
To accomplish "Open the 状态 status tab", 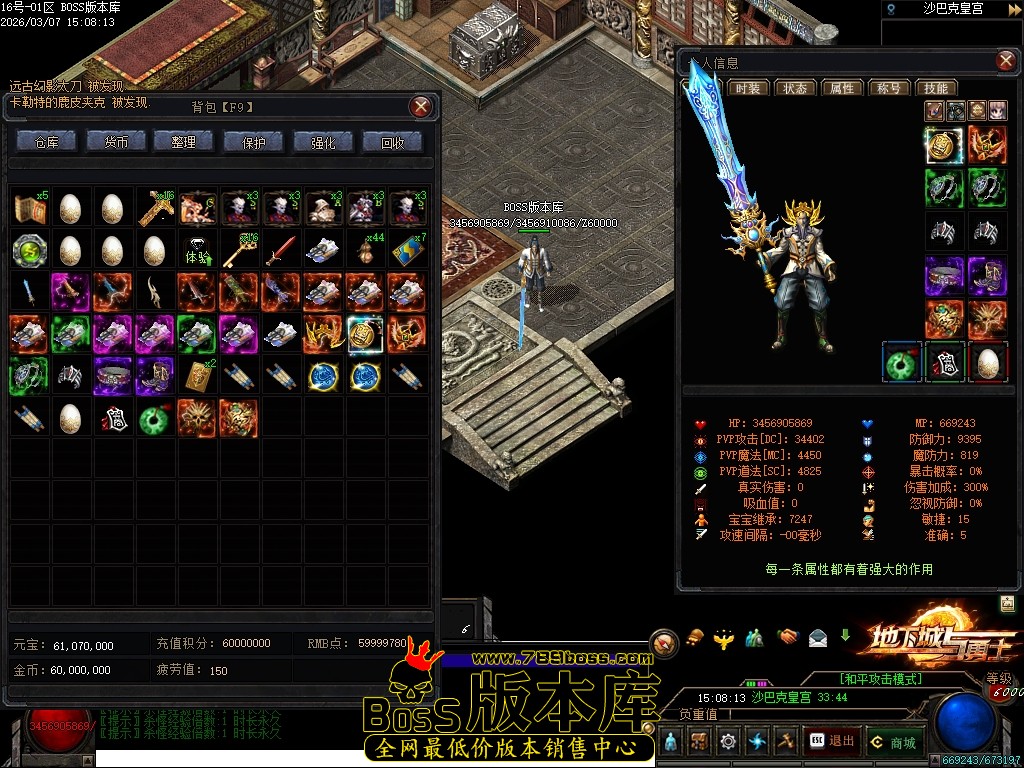I will click(795, 88).
